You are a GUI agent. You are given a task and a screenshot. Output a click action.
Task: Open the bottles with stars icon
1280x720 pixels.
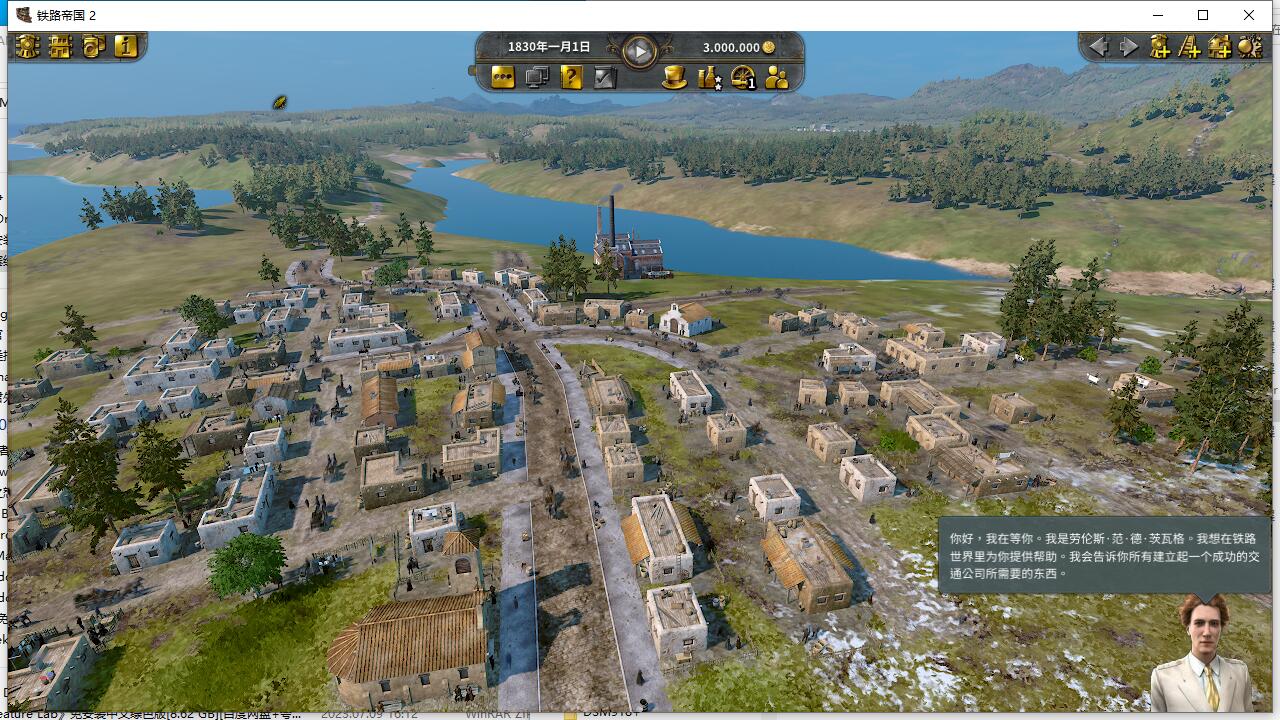pyautogui.click(x=709, y=77)
